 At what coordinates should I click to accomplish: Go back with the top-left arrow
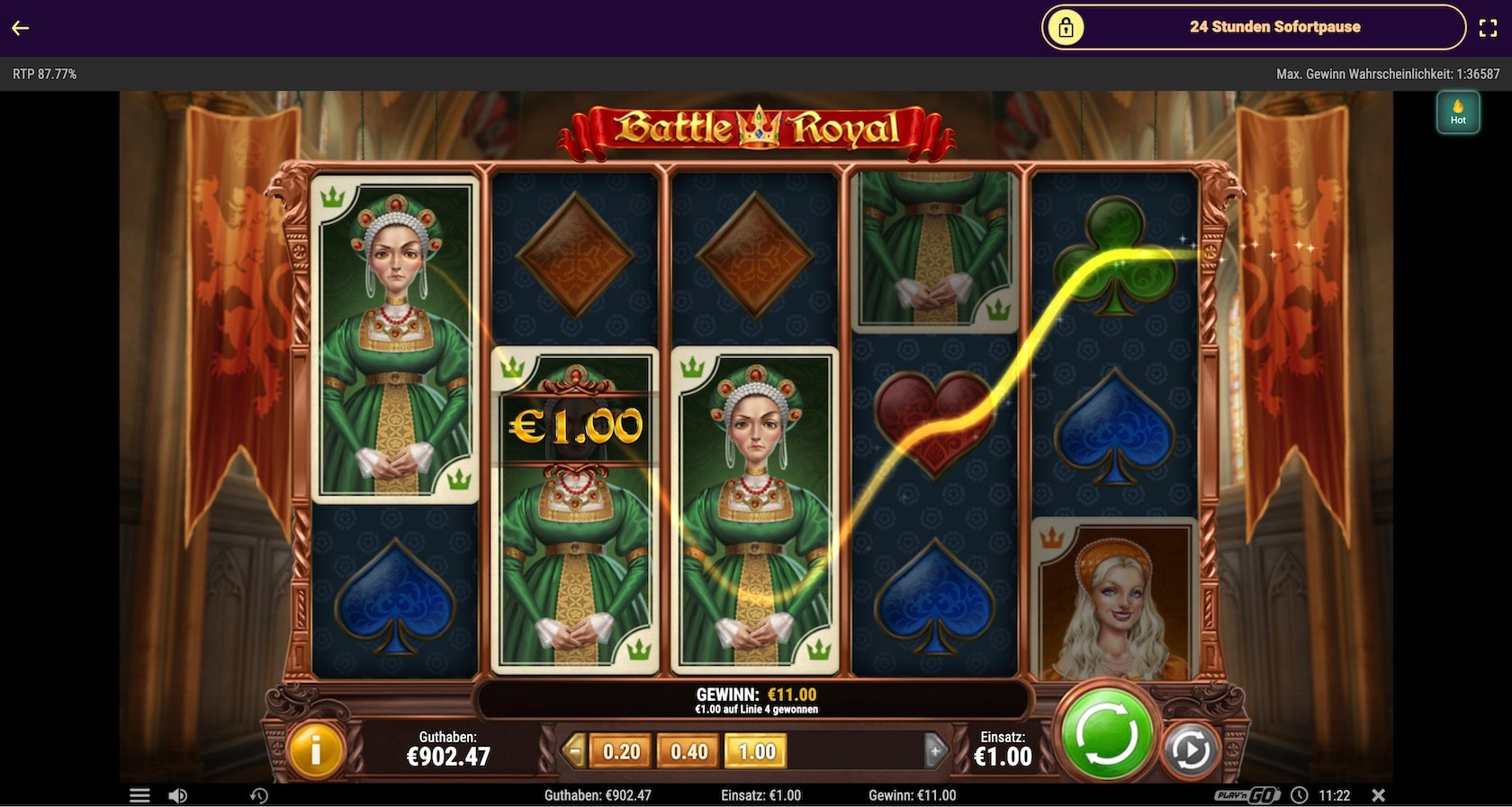(x=21, y=28)
